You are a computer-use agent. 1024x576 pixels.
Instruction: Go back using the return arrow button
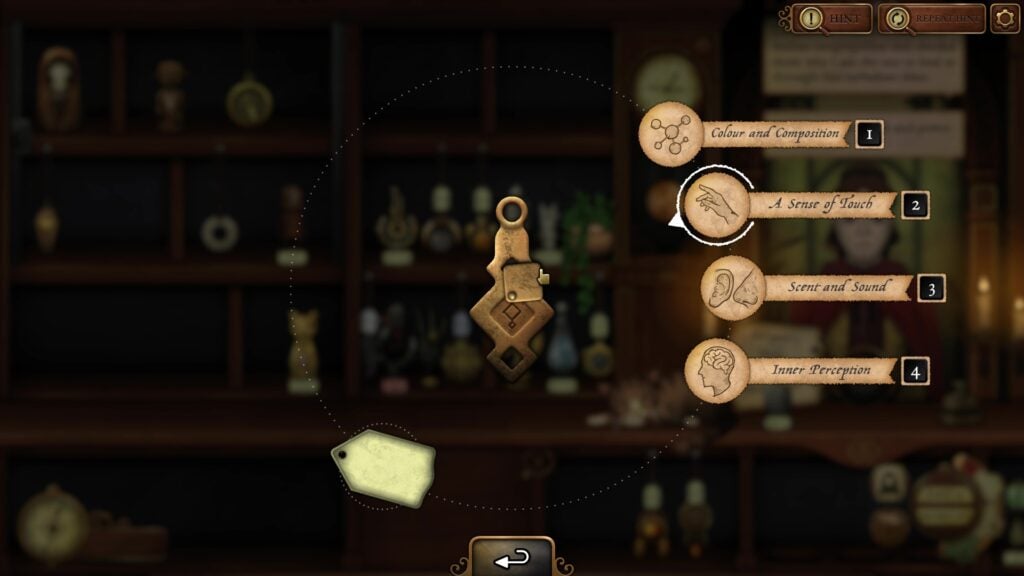coord(512,558)
